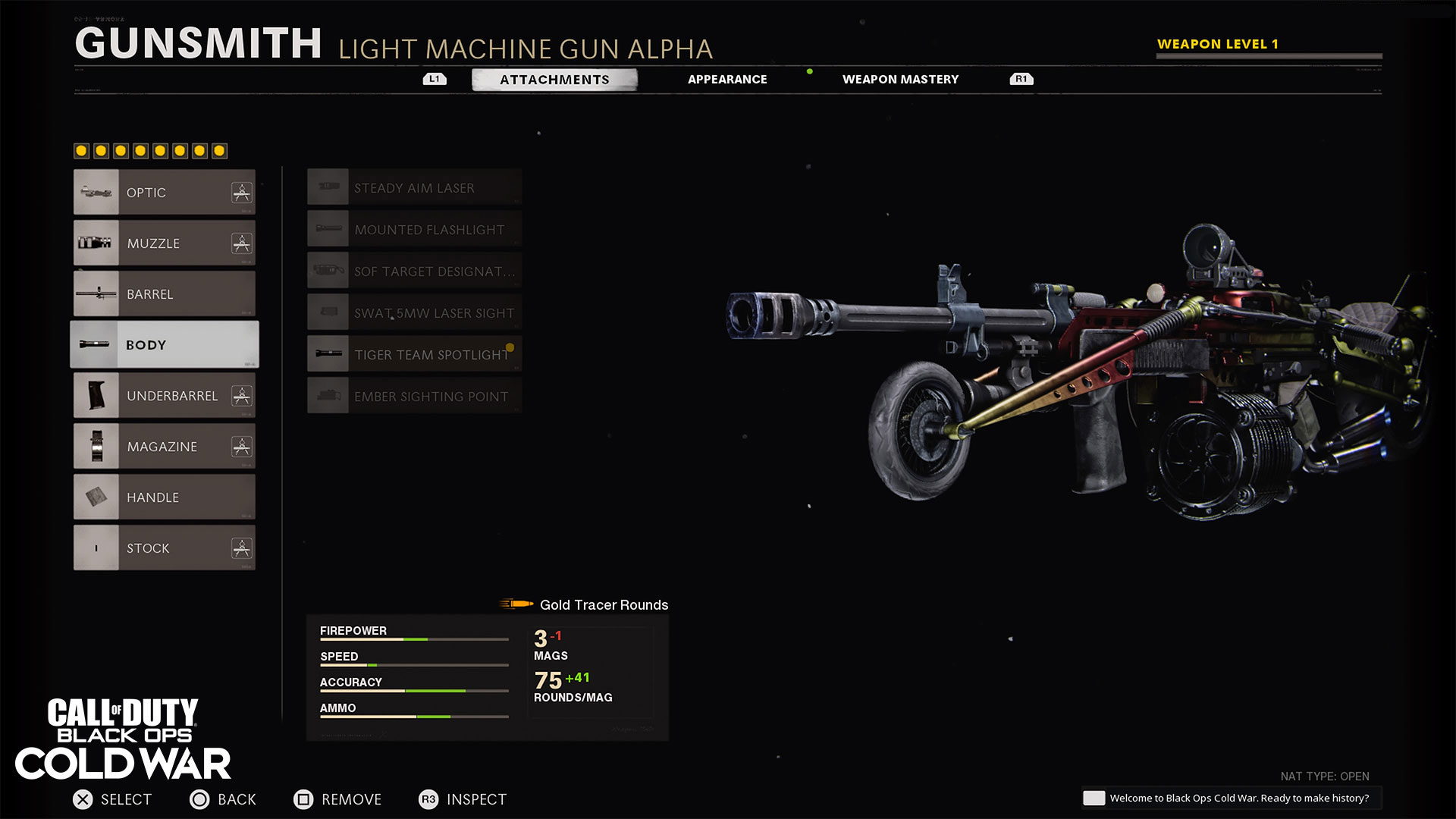Screen dimensions: 1456x819
Task: Open the Appearance tab
Action: click(x=726, y=80)
